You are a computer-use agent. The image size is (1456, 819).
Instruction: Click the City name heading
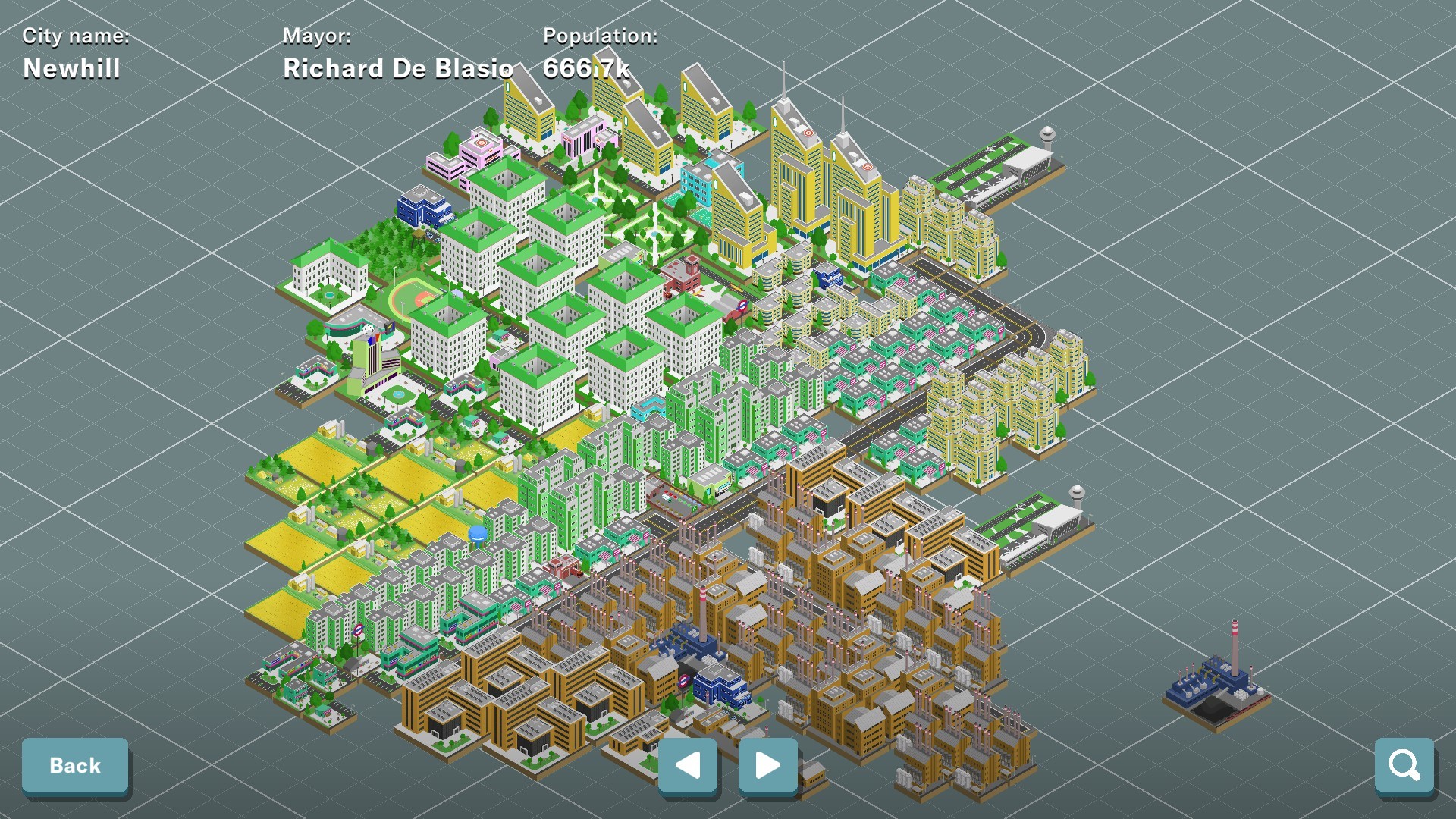pyautogui.click(x=75, y=35)
